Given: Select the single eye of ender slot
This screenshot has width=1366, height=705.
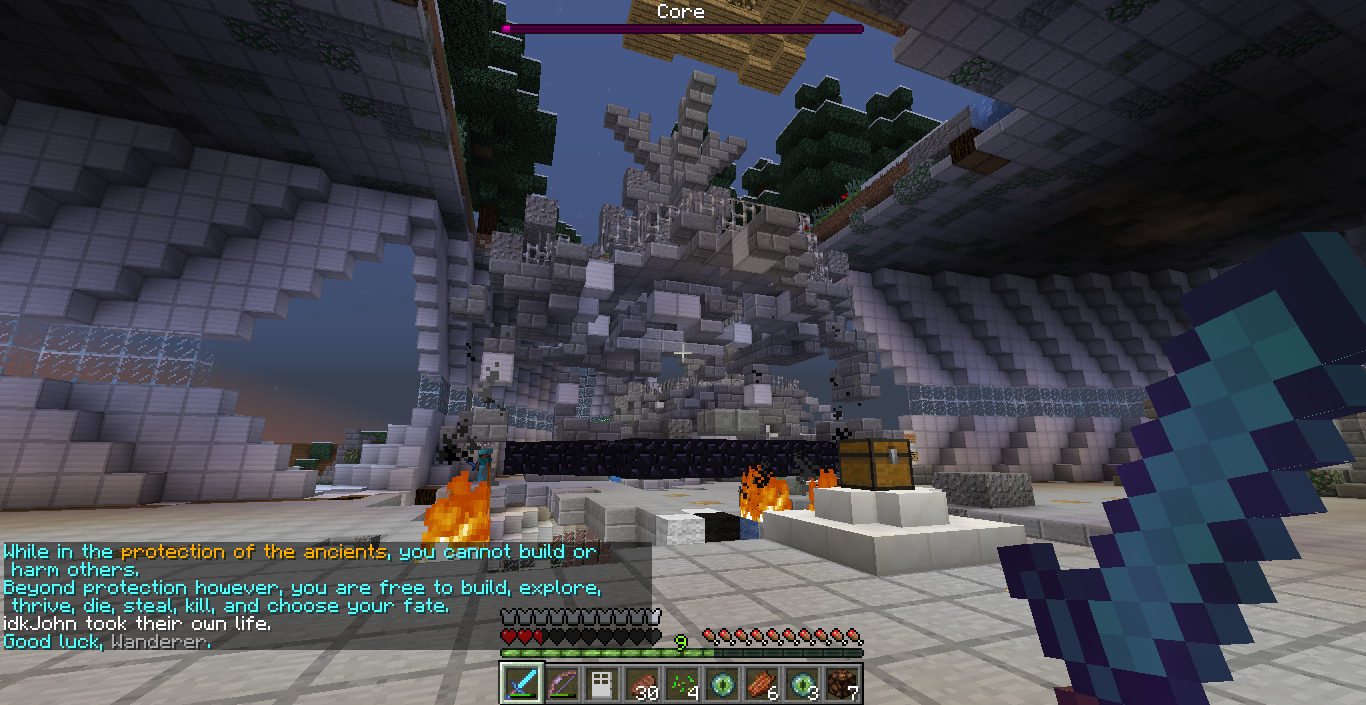Looking at the screenshot, I should (721, 684).
